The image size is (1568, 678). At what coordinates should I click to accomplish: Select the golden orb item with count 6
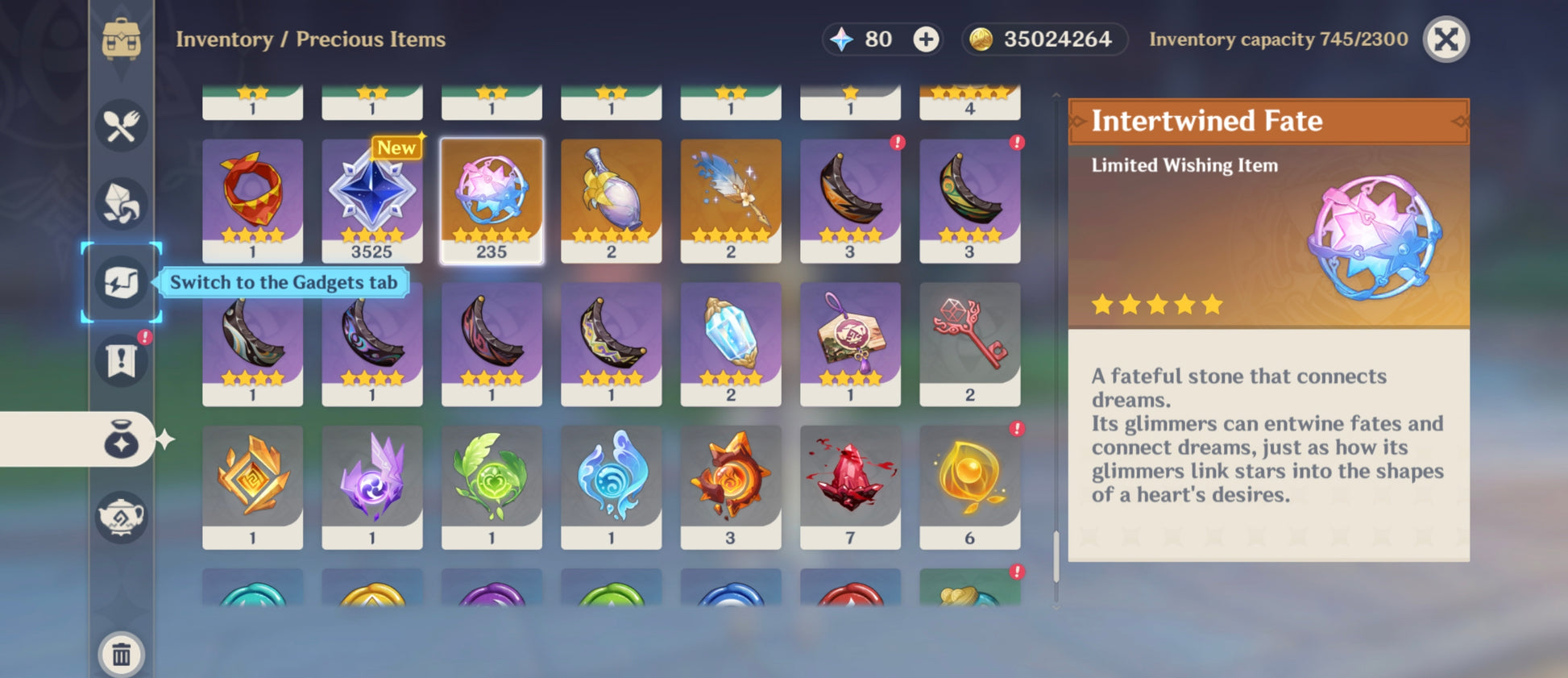pyautogui.click(x=969, y=487)
